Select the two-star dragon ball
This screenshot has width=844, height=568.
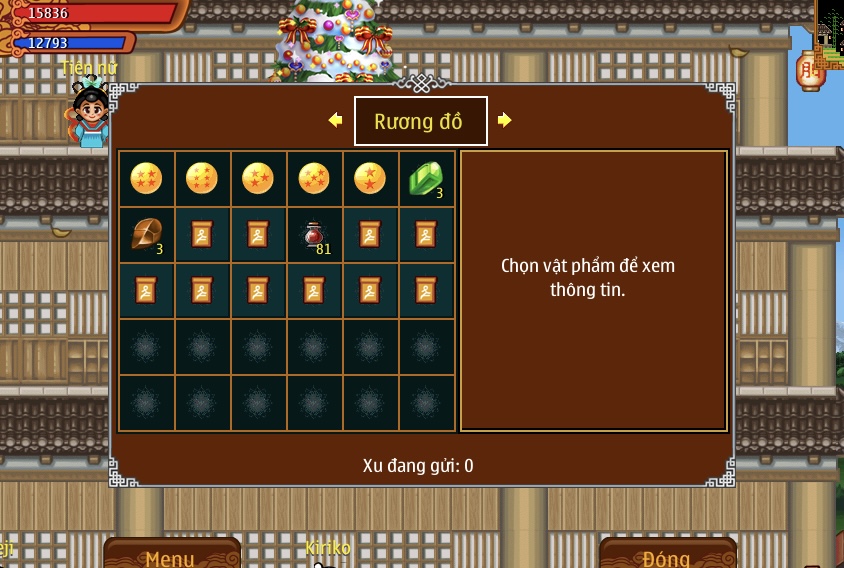[370, 179]
